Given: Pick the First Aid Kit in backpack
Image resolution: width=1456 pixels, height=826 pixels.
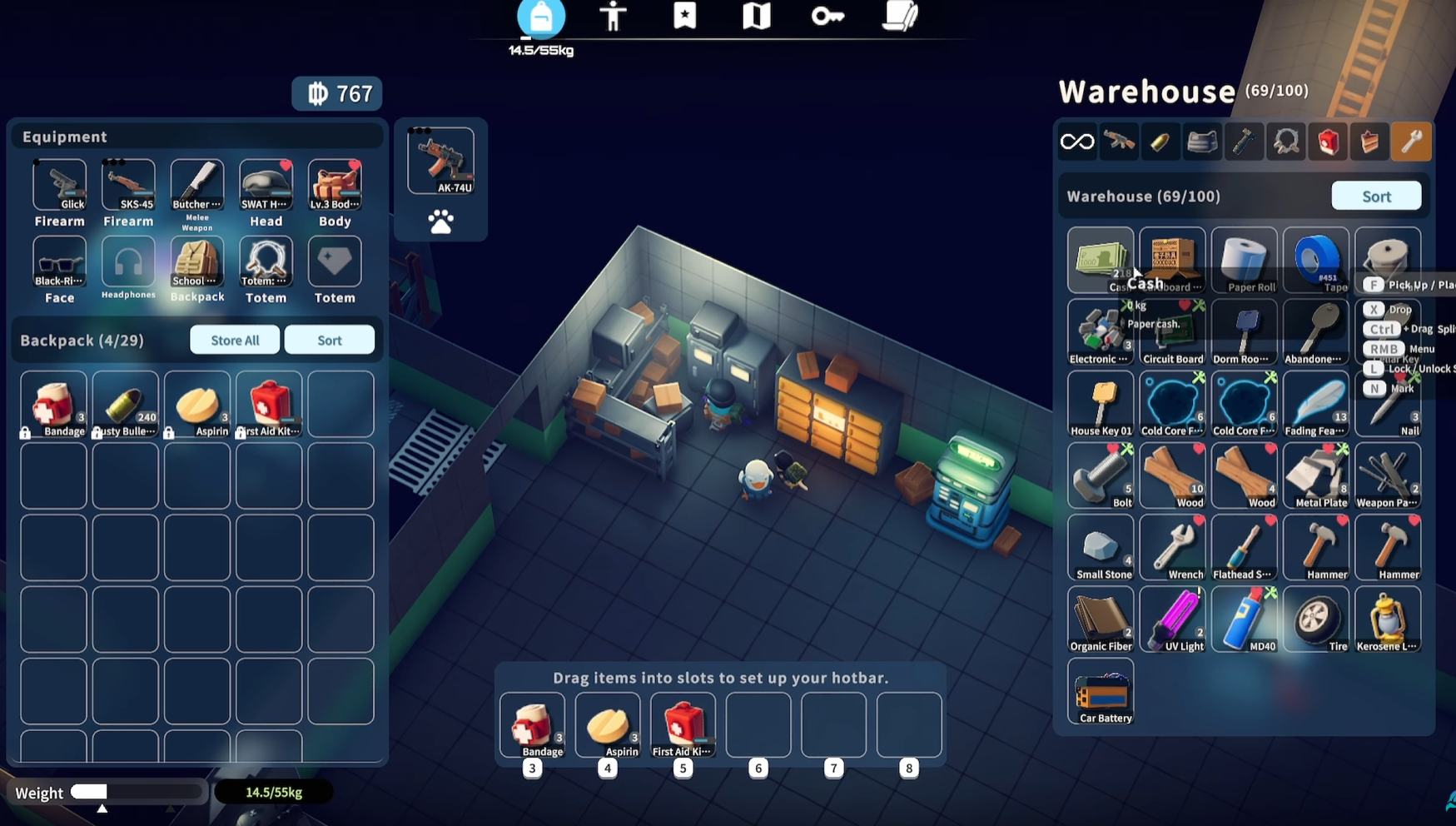Looking at the screenshot, I should 269,405.
